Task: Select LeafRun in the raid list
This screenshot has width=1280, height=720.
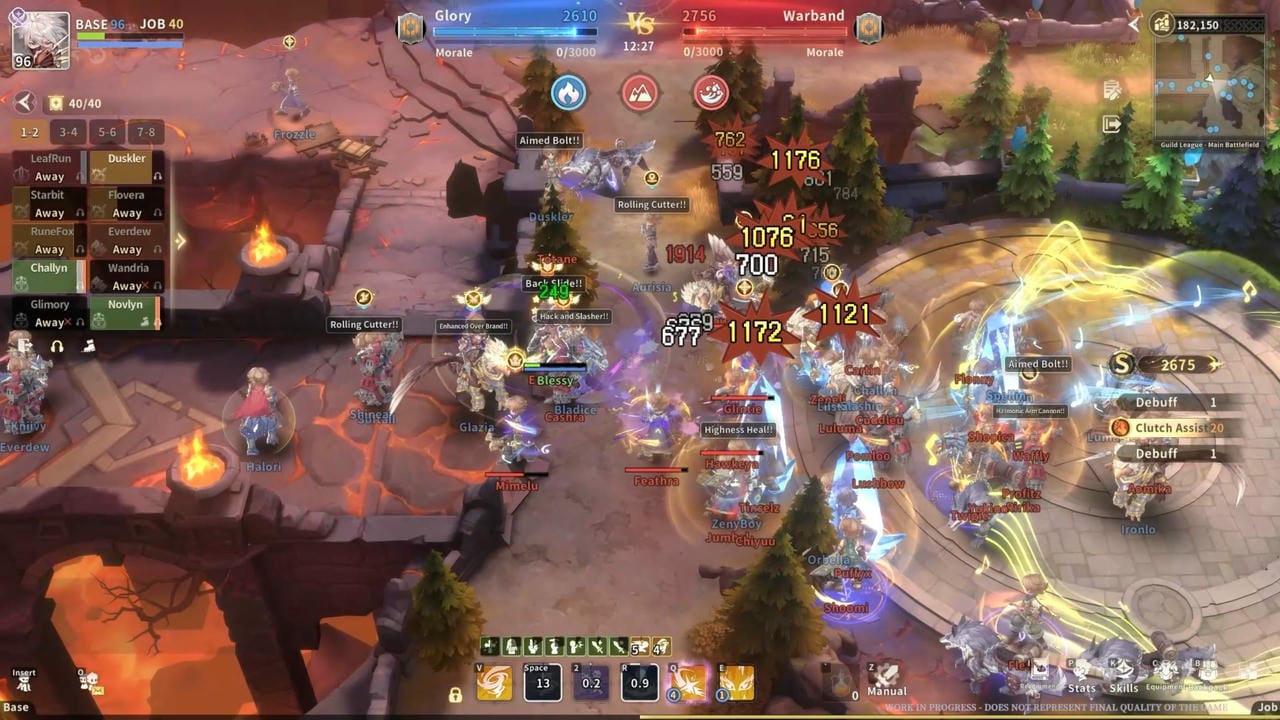Action: 49,167
